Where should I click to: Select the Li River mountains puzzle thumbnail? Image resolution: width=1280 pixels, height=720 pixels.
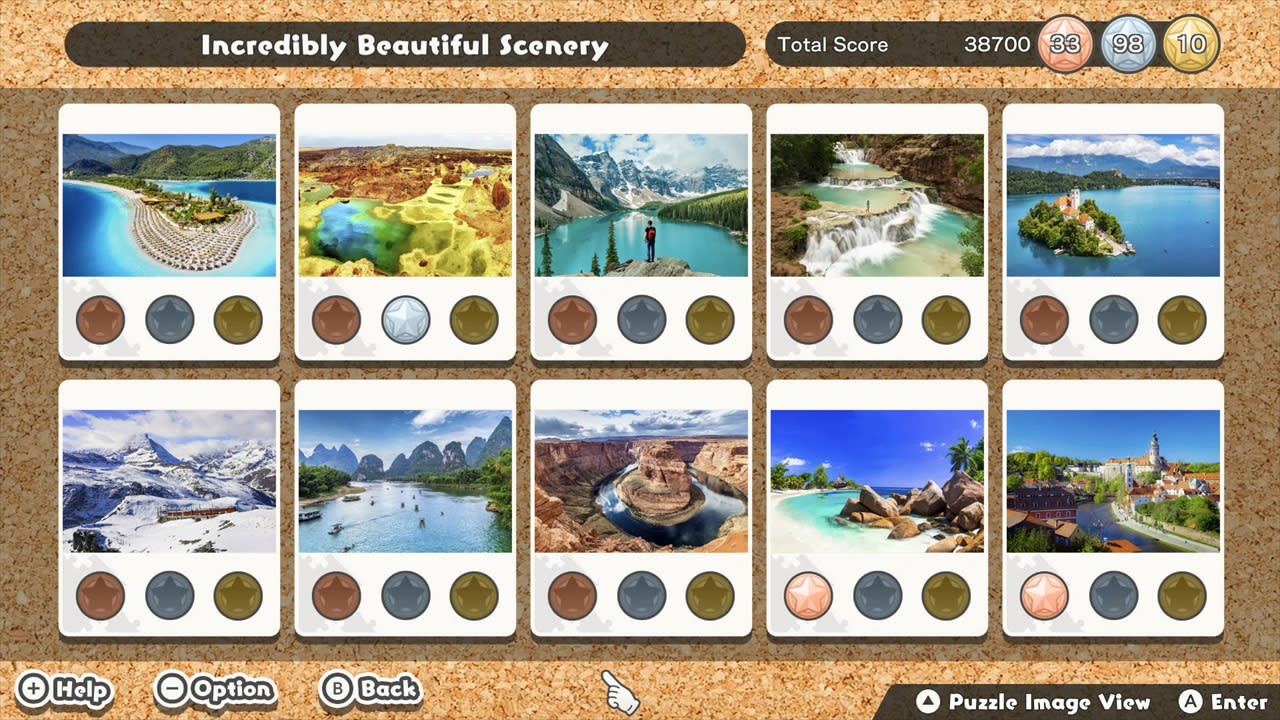coord(405,478)
